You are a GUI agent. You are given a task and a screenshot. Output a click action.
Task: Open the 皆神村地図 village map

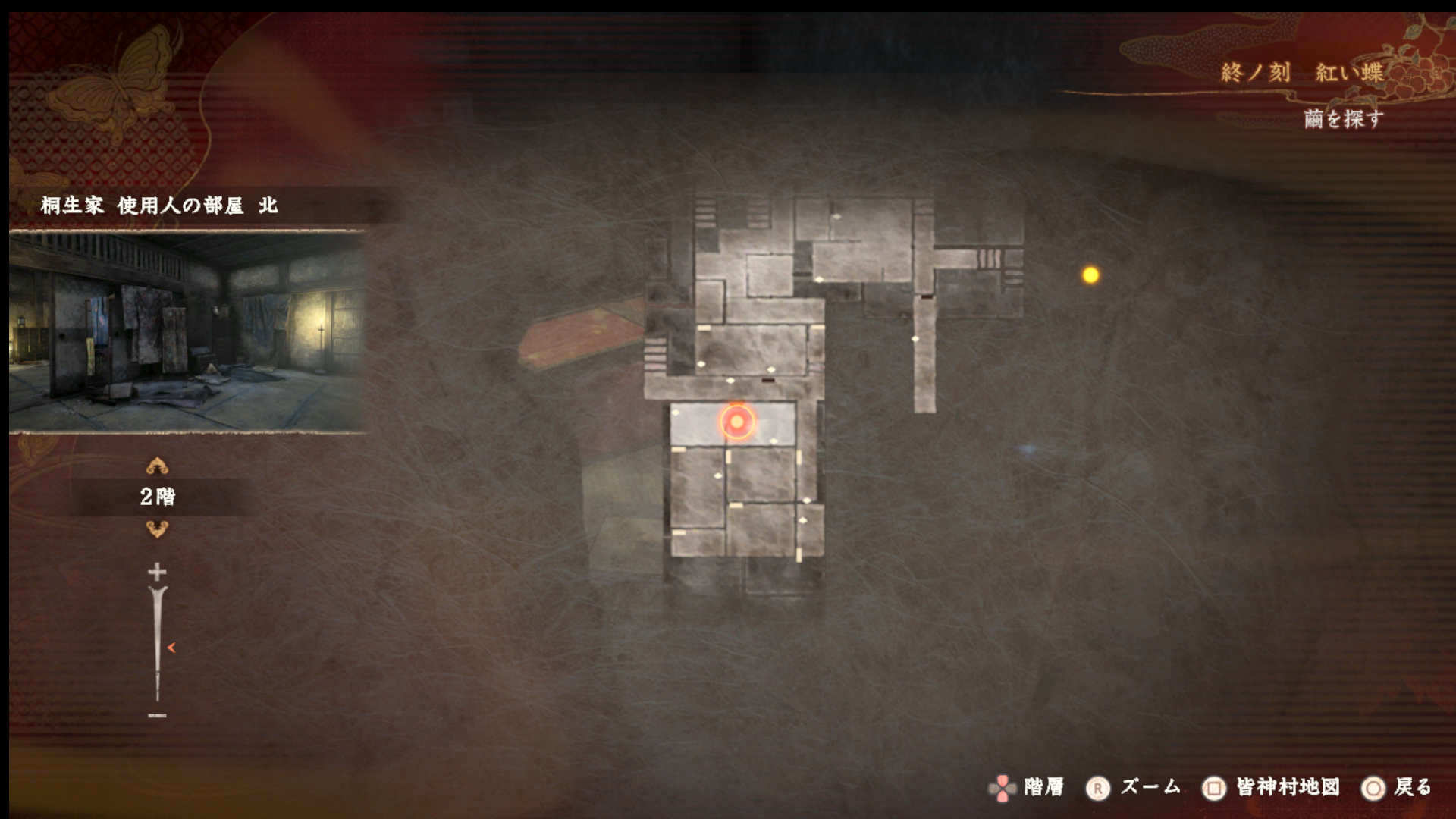[1272, 788]
